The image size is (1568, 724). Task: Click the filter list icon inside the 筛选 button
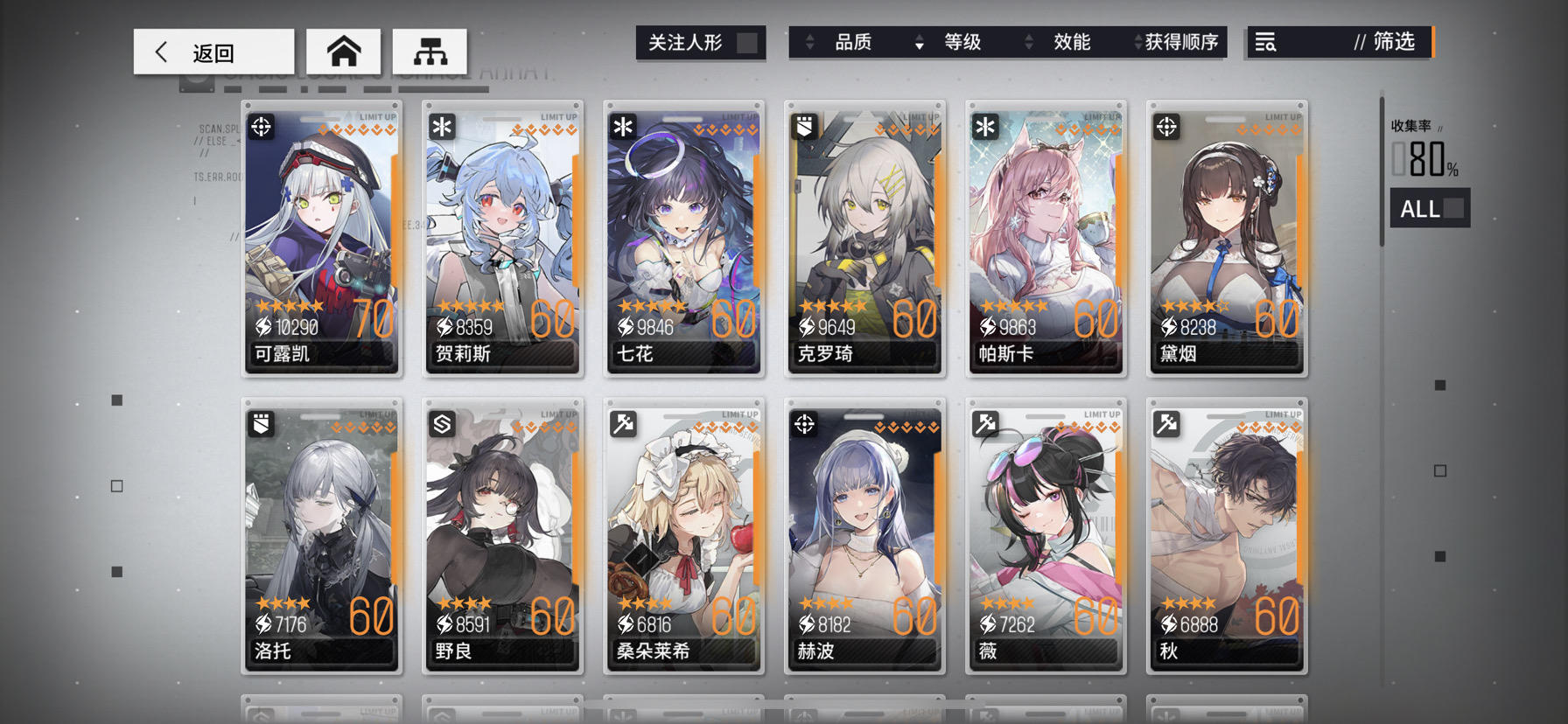click(1267, 42)
